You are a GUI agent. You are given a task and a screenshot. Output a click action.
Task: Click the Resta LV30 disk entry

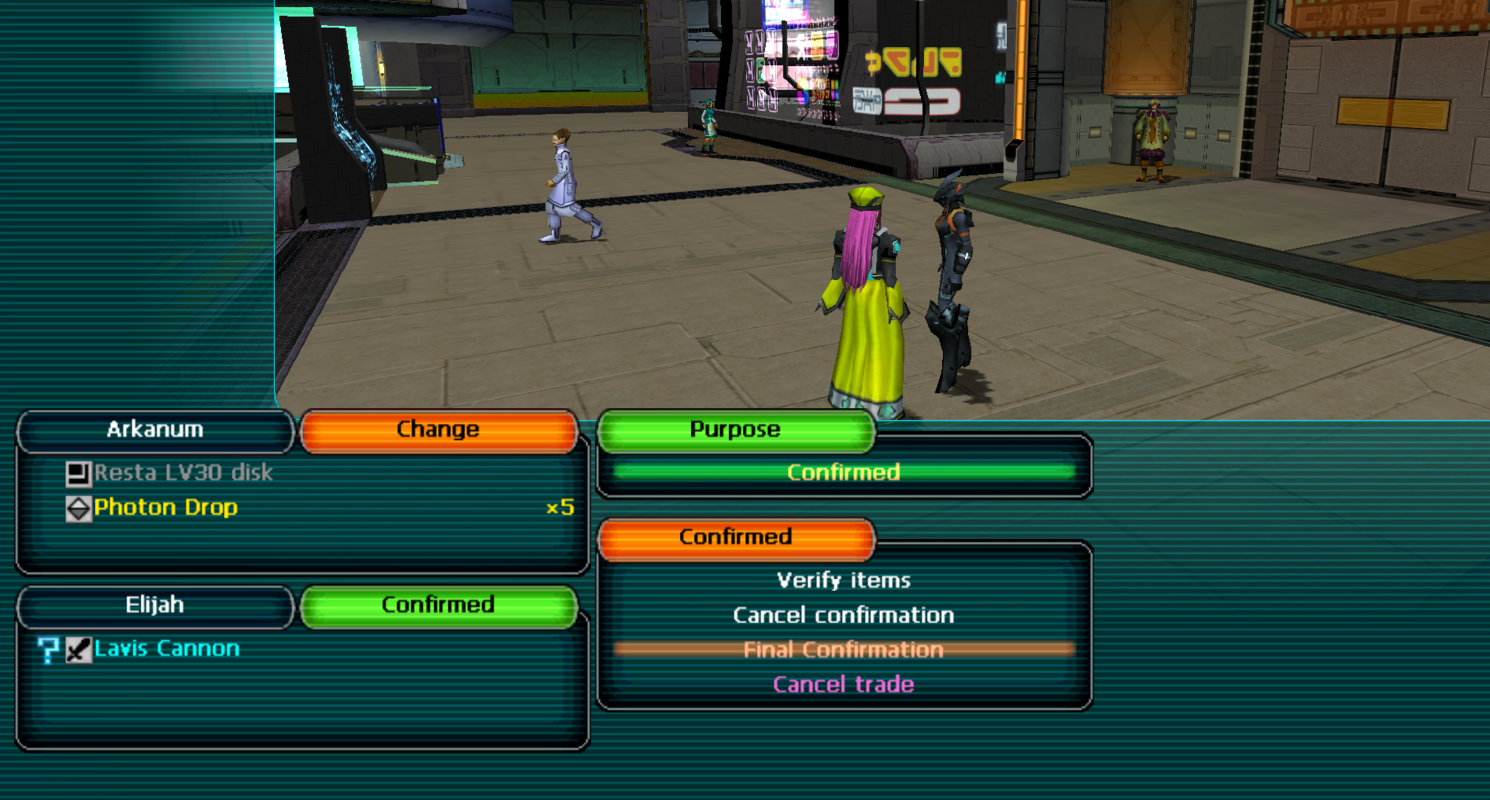182,472
